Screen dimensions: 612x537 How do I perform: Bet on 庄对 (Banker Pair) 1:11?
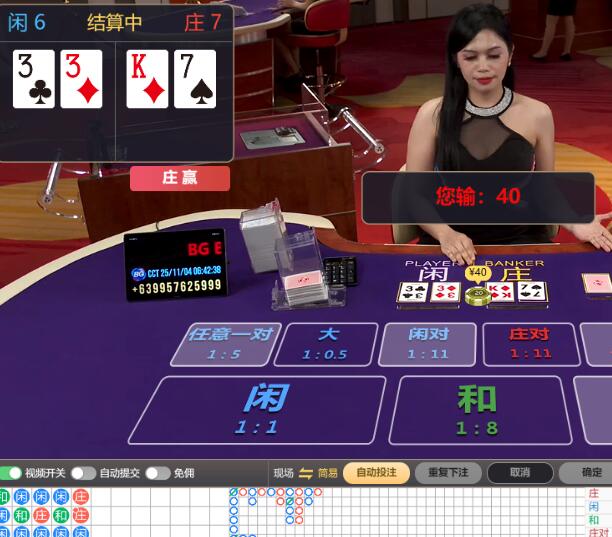click(530, 344)
